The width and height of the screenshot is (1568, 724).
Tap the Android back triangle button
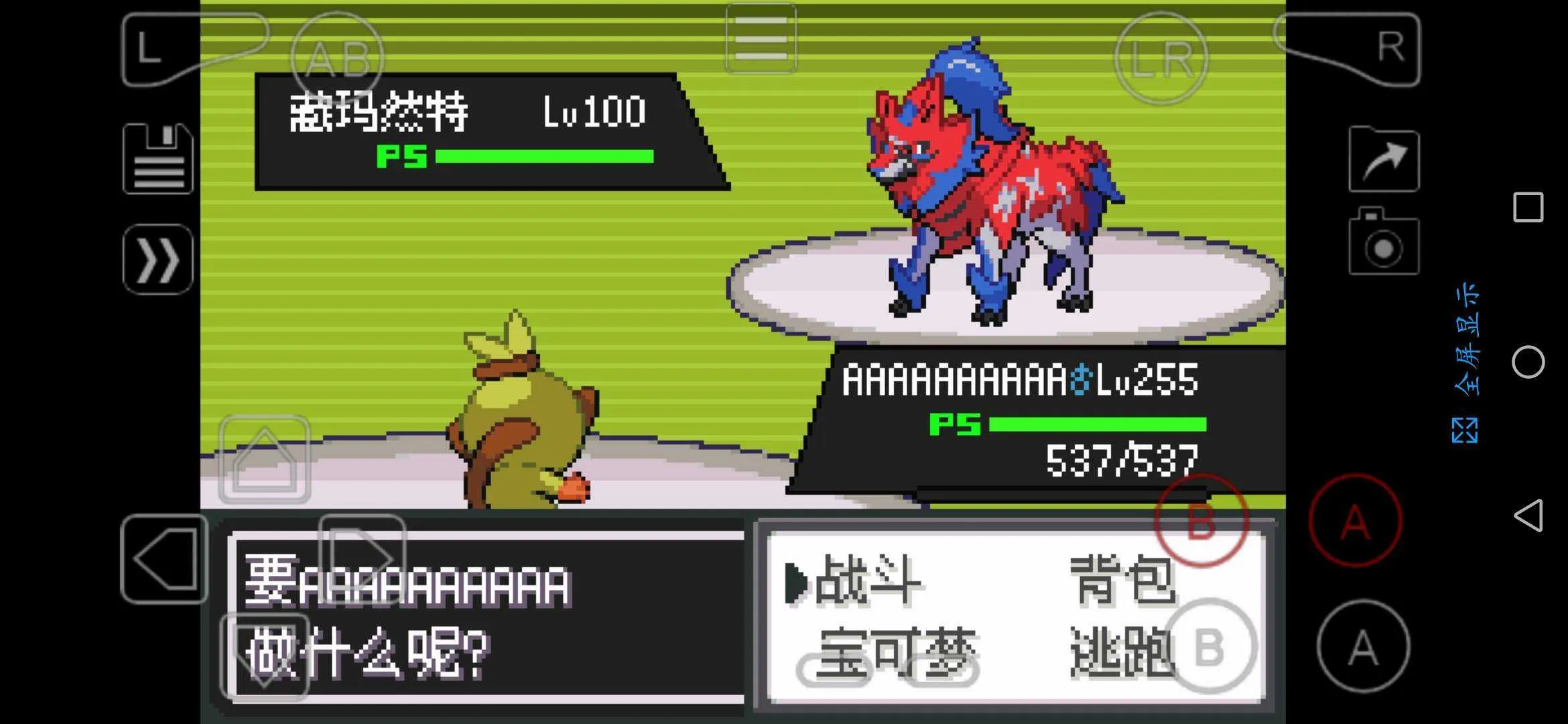coord(1528,516)
